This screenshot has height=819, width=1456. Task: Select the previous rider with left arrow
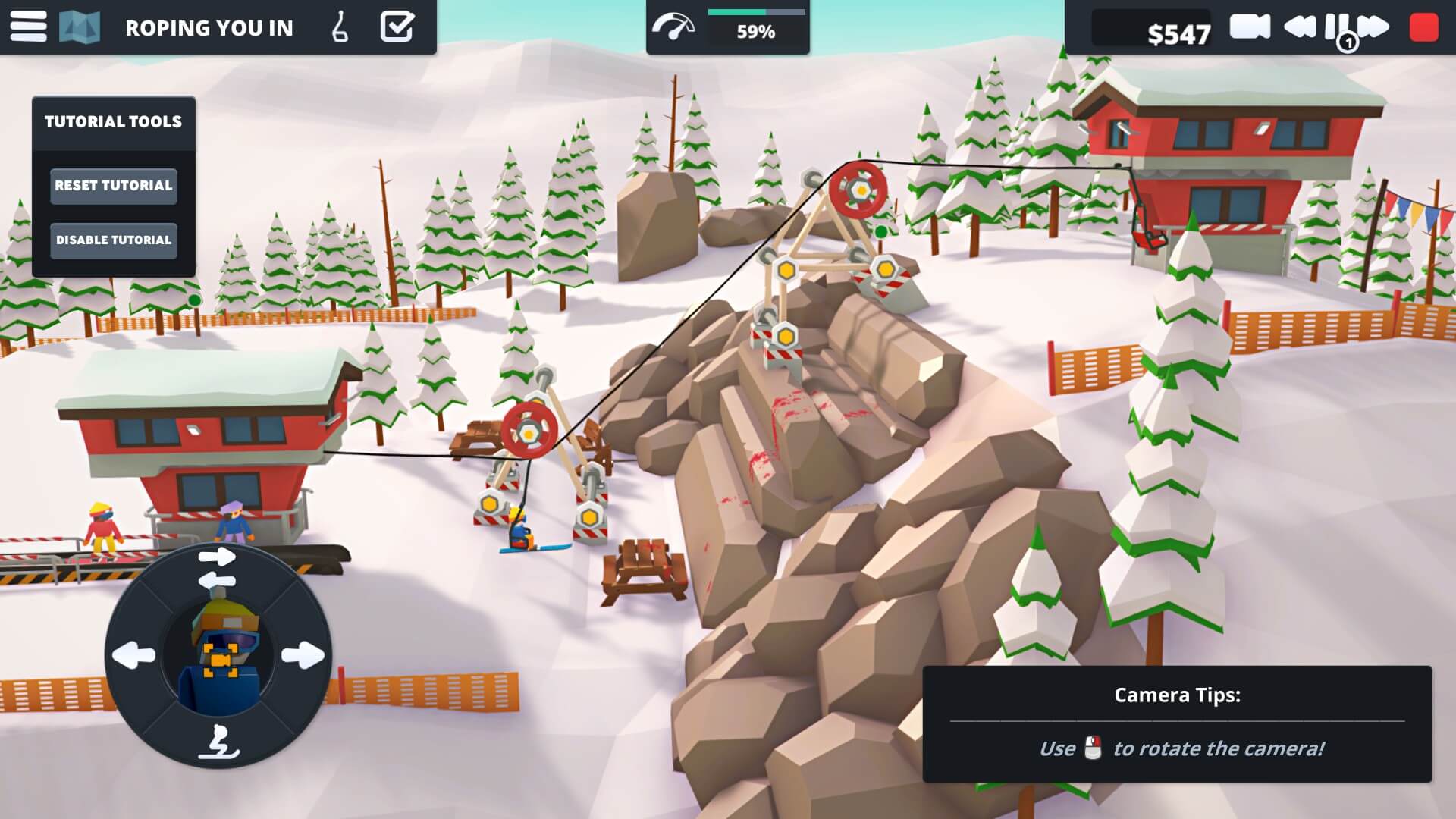pos(134,654)
